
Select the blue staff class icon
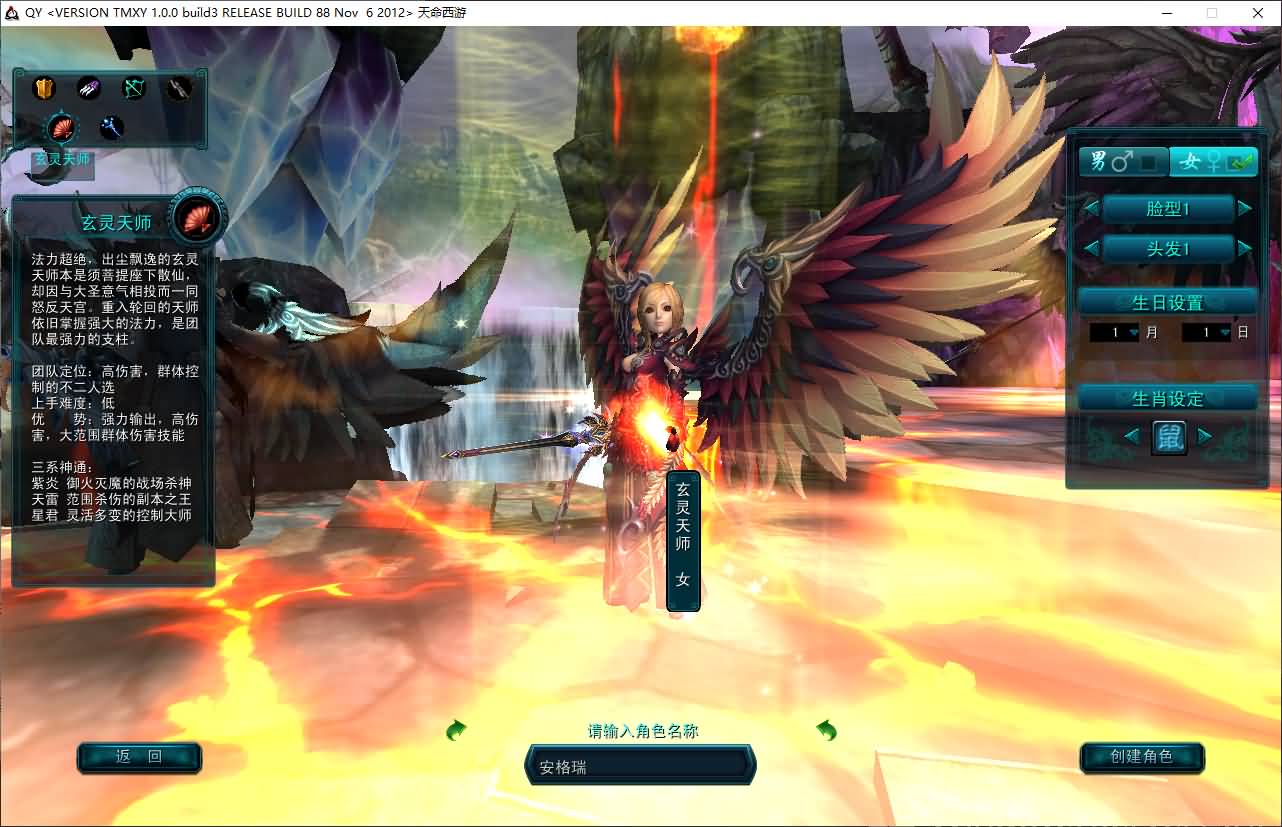(x=111, y=128)
